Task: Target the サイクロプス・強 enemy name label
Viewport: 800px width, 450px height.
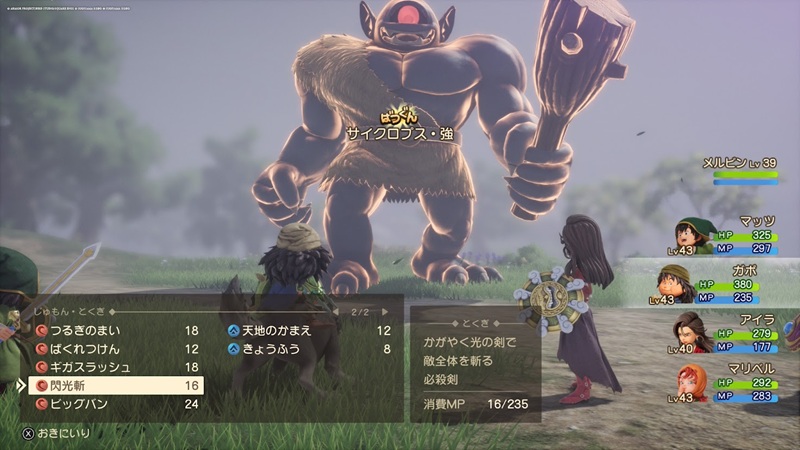Action: (x=400, y=131)
